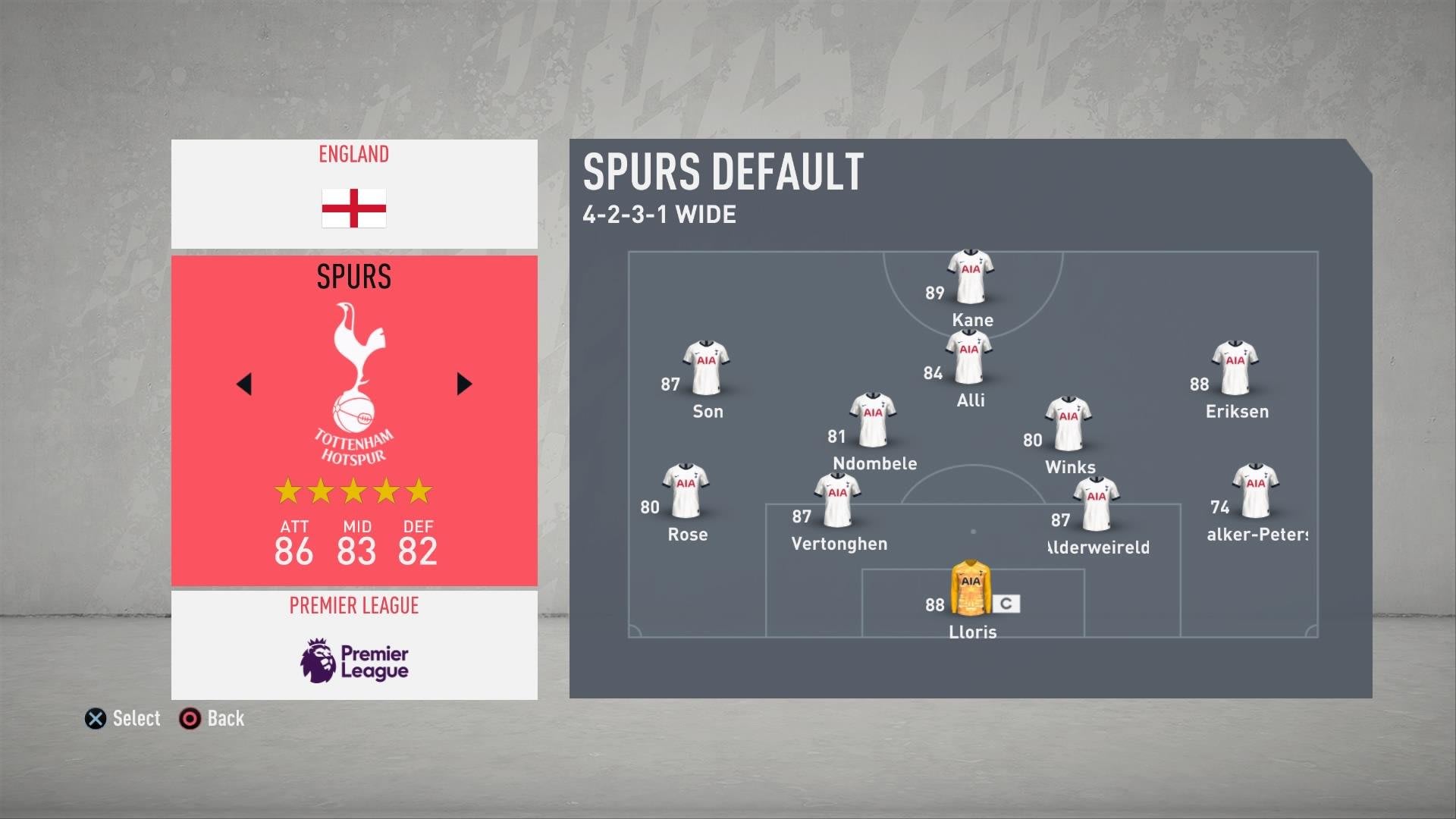Select Kane's shirt in the lineup
1456x819 pixels.
[970, 277]
